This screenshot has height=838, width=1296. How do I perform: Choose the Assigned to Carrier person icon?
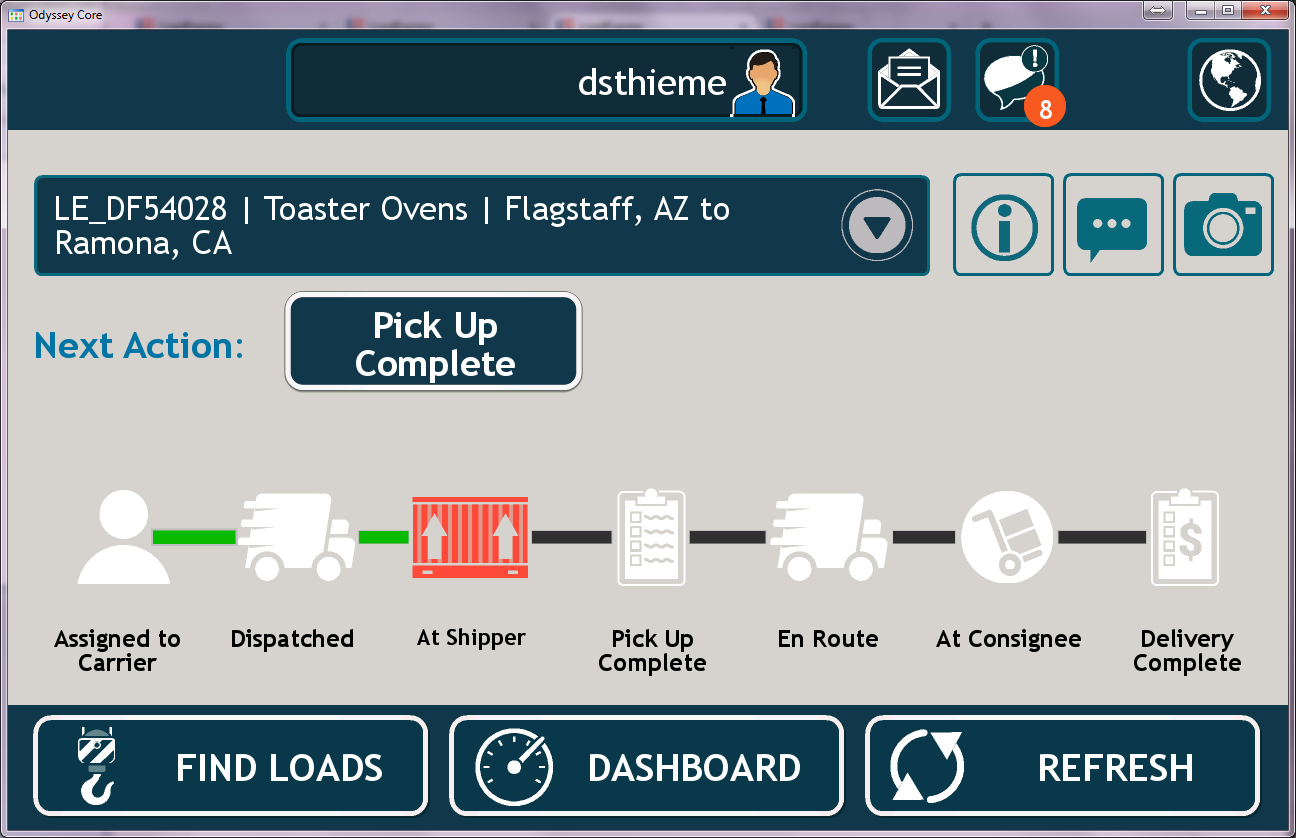123,537
